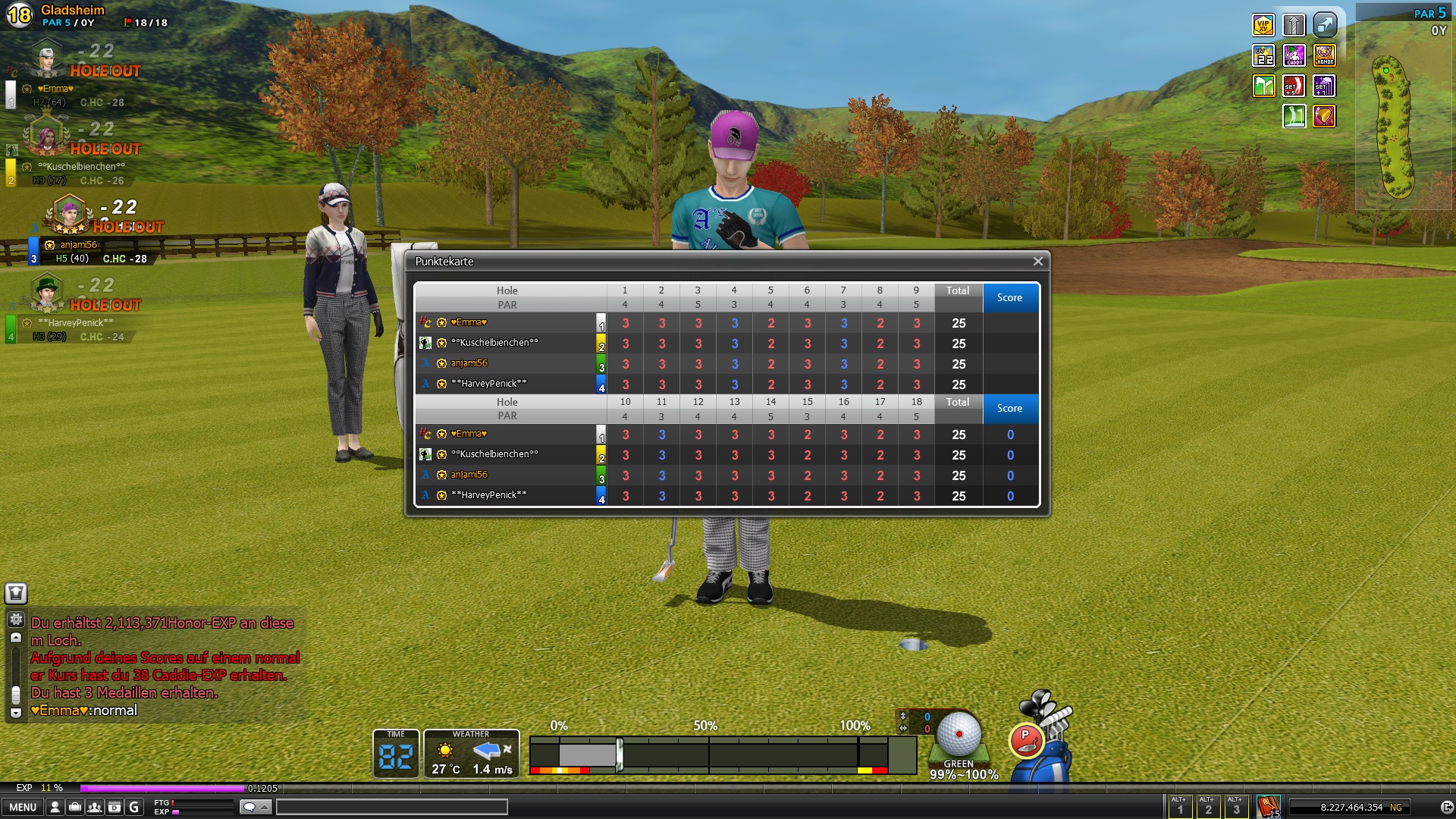Open the chat settings gear icon
The width and height of the screenshot is (1456, 819).
coord(16,619)
